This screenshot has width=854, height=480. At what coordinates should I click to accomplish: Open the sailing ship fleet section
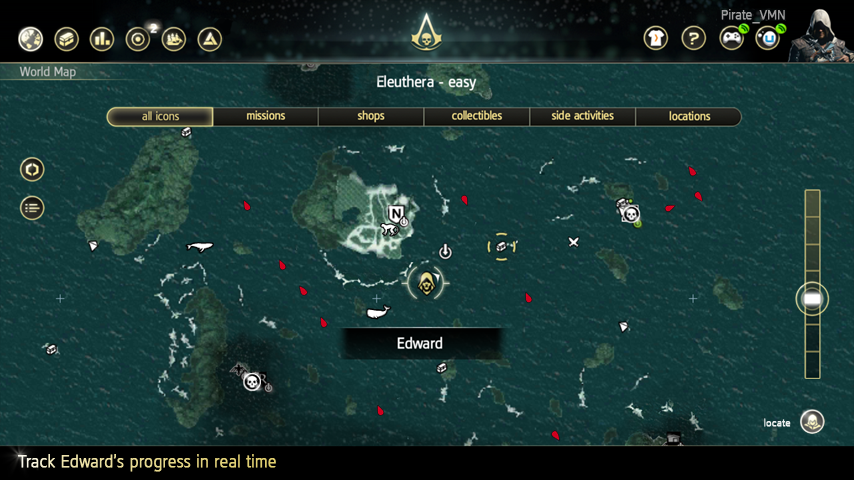pos(173,39)
